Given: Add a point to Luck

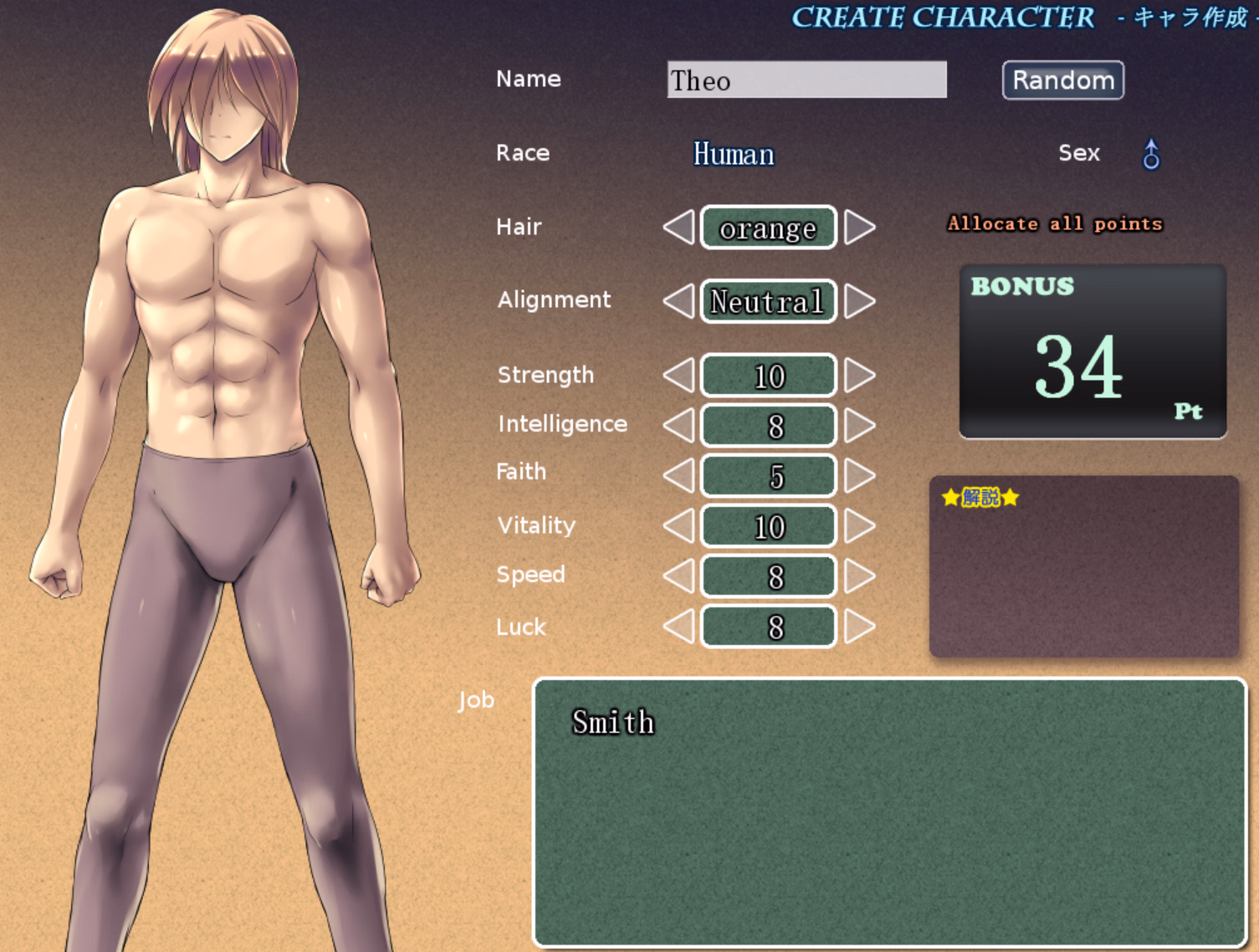Looking at the screenshot, I should 860,627.
